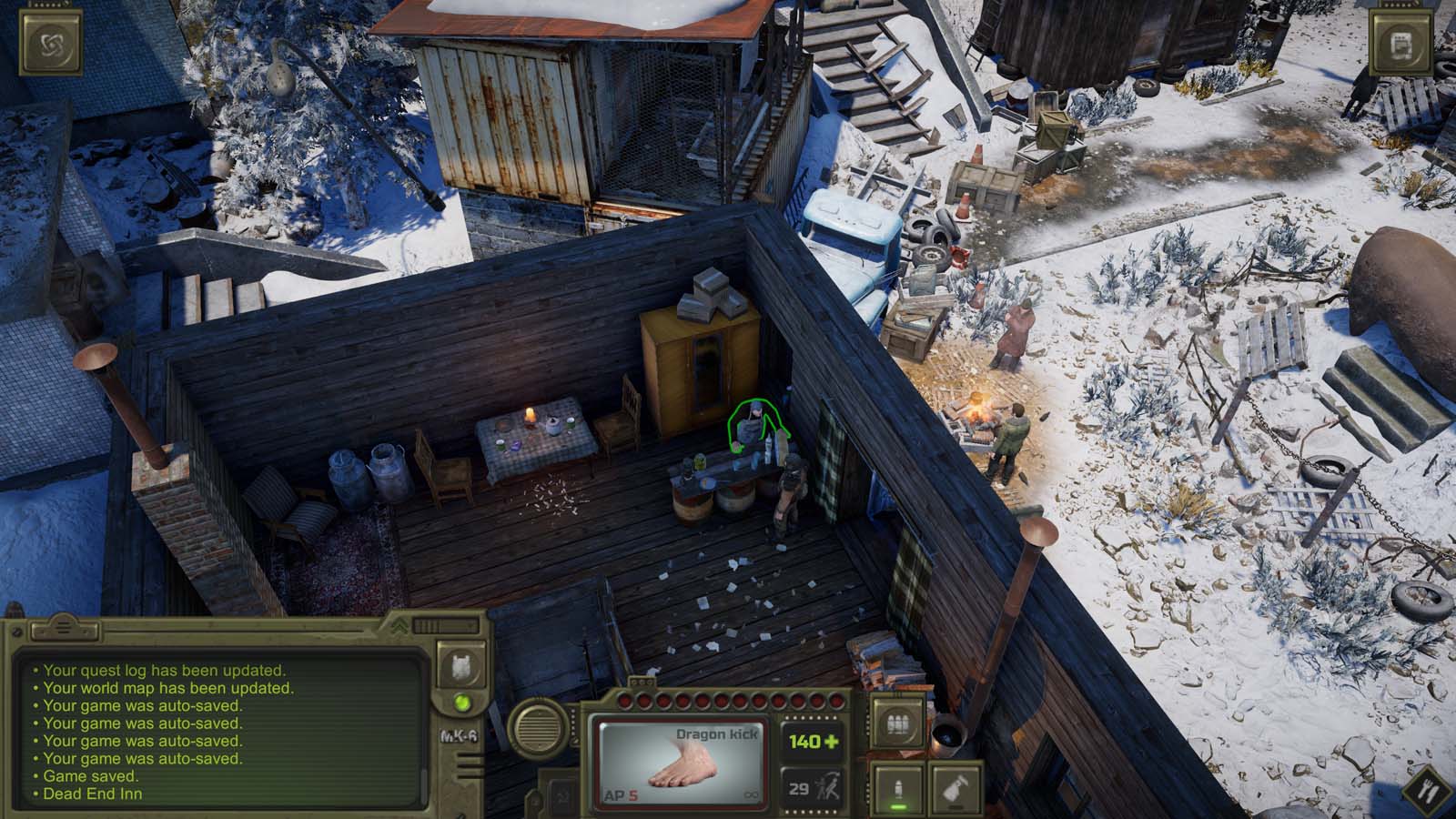This screenshot has width=1456, height=819.
Task: Select the armor vest icon above the message log
Action: [x=460, y=665]
